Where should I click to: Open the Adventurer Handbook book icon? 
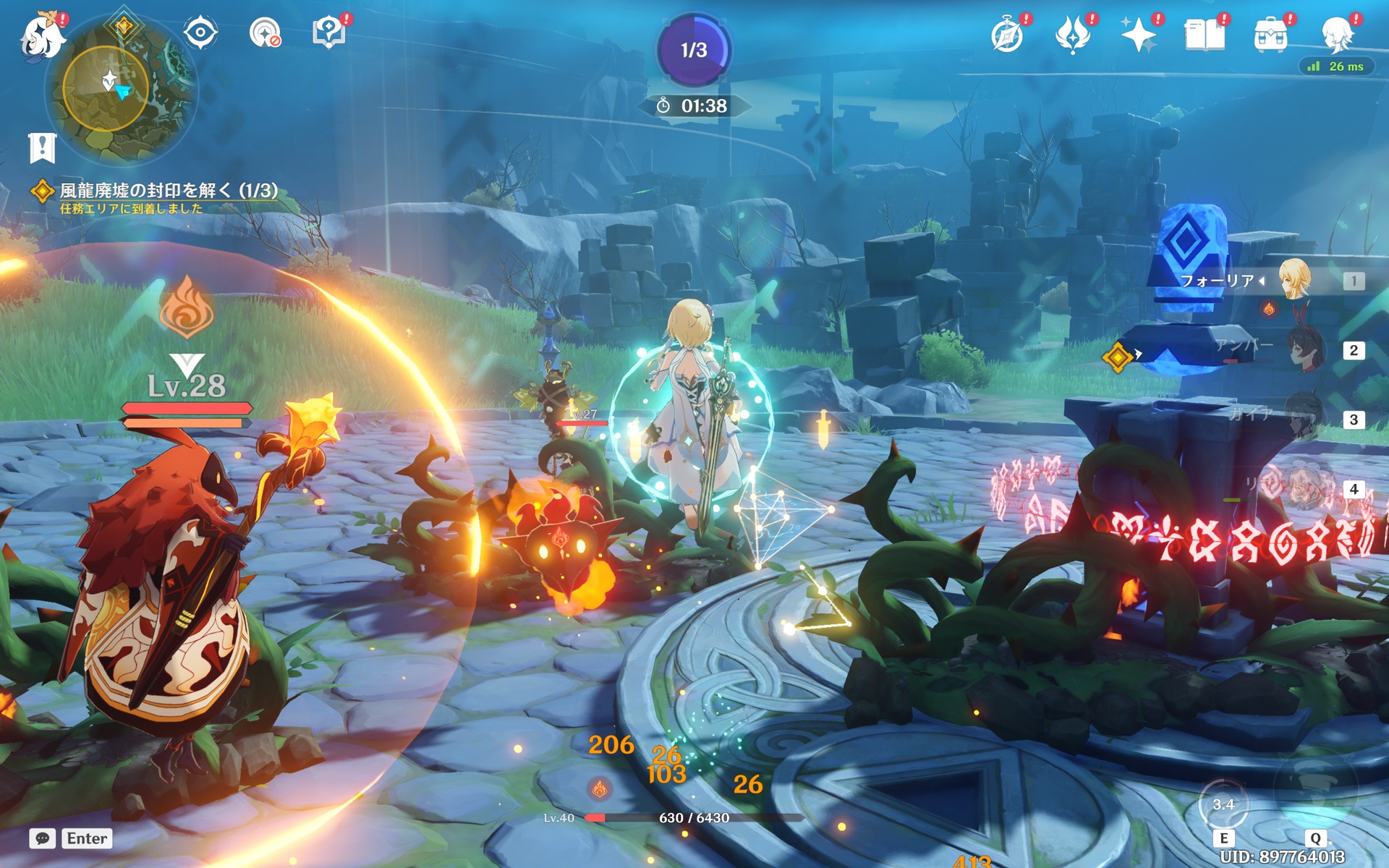click(x=1204, y=35)
